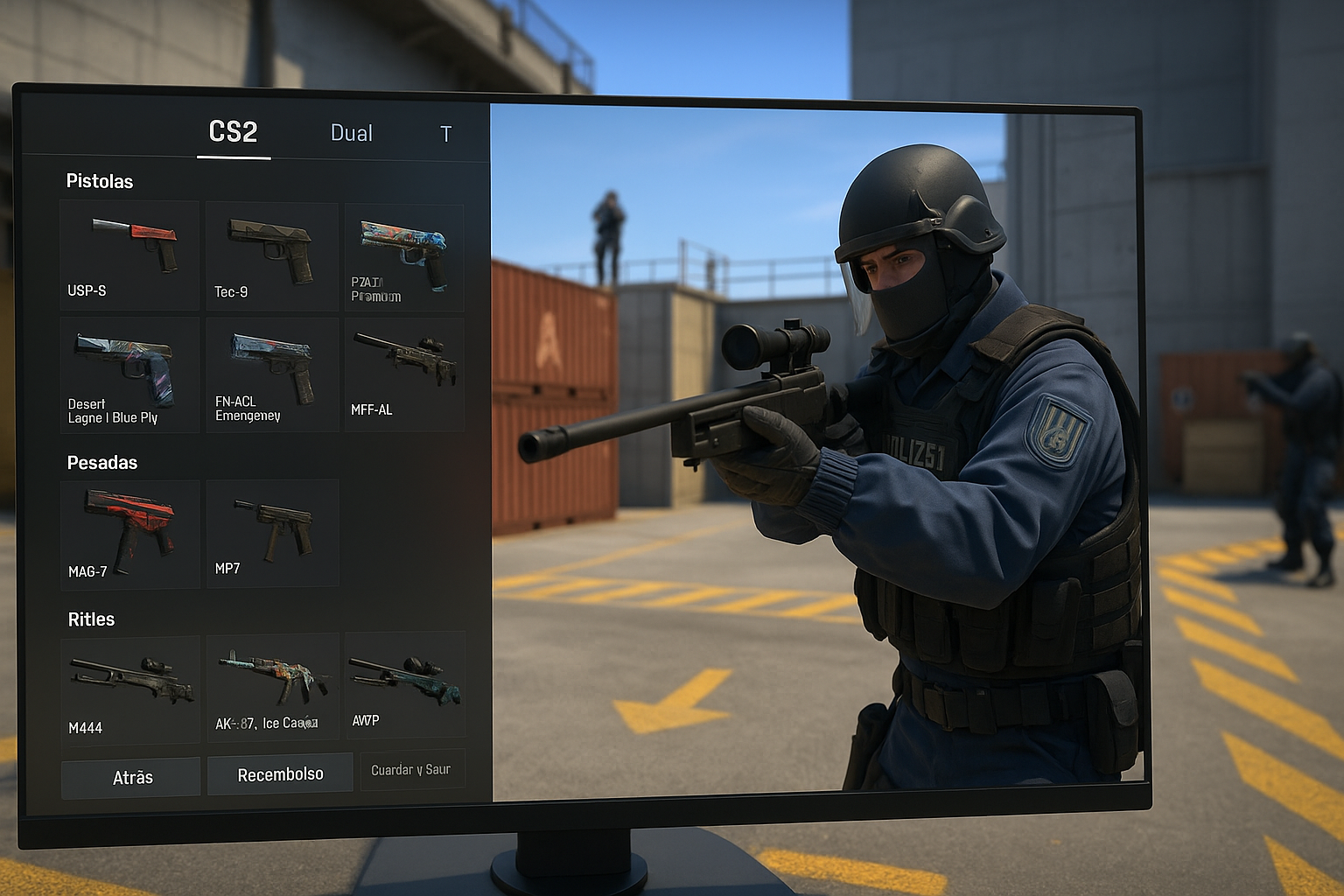
Task: Pick the colorful Premium pistol skin
Action: click(403, 257)
